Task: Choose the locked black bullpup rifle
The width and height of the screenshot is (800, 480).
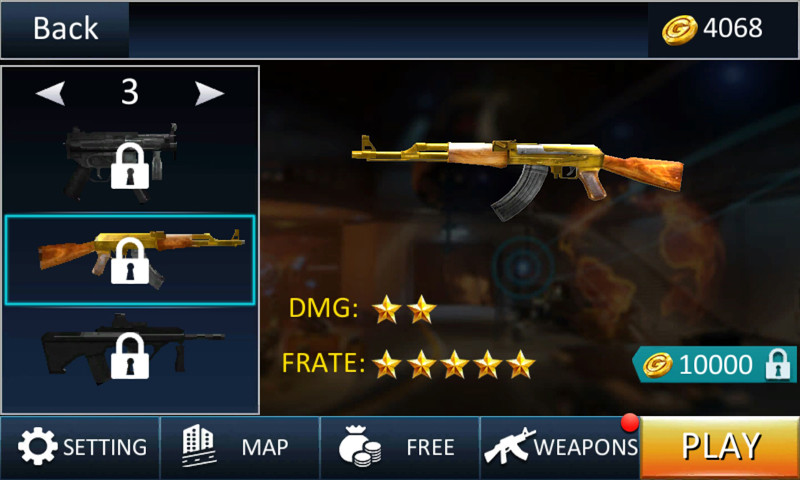Action: 130,354
